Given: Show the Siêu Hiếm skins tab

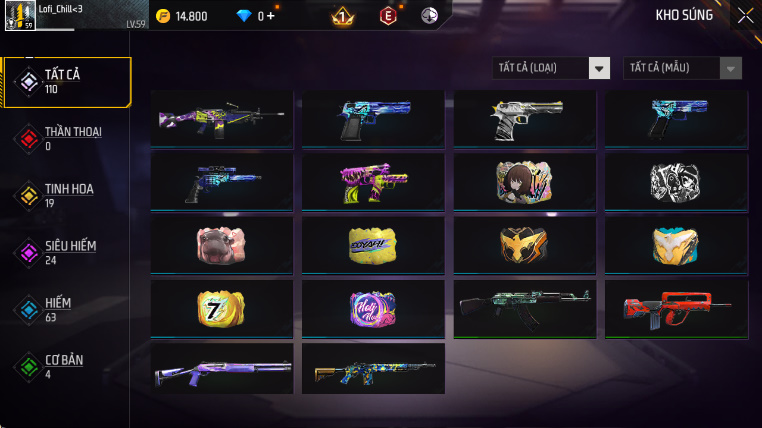Looking at the screenshot, I should point(66,252).
